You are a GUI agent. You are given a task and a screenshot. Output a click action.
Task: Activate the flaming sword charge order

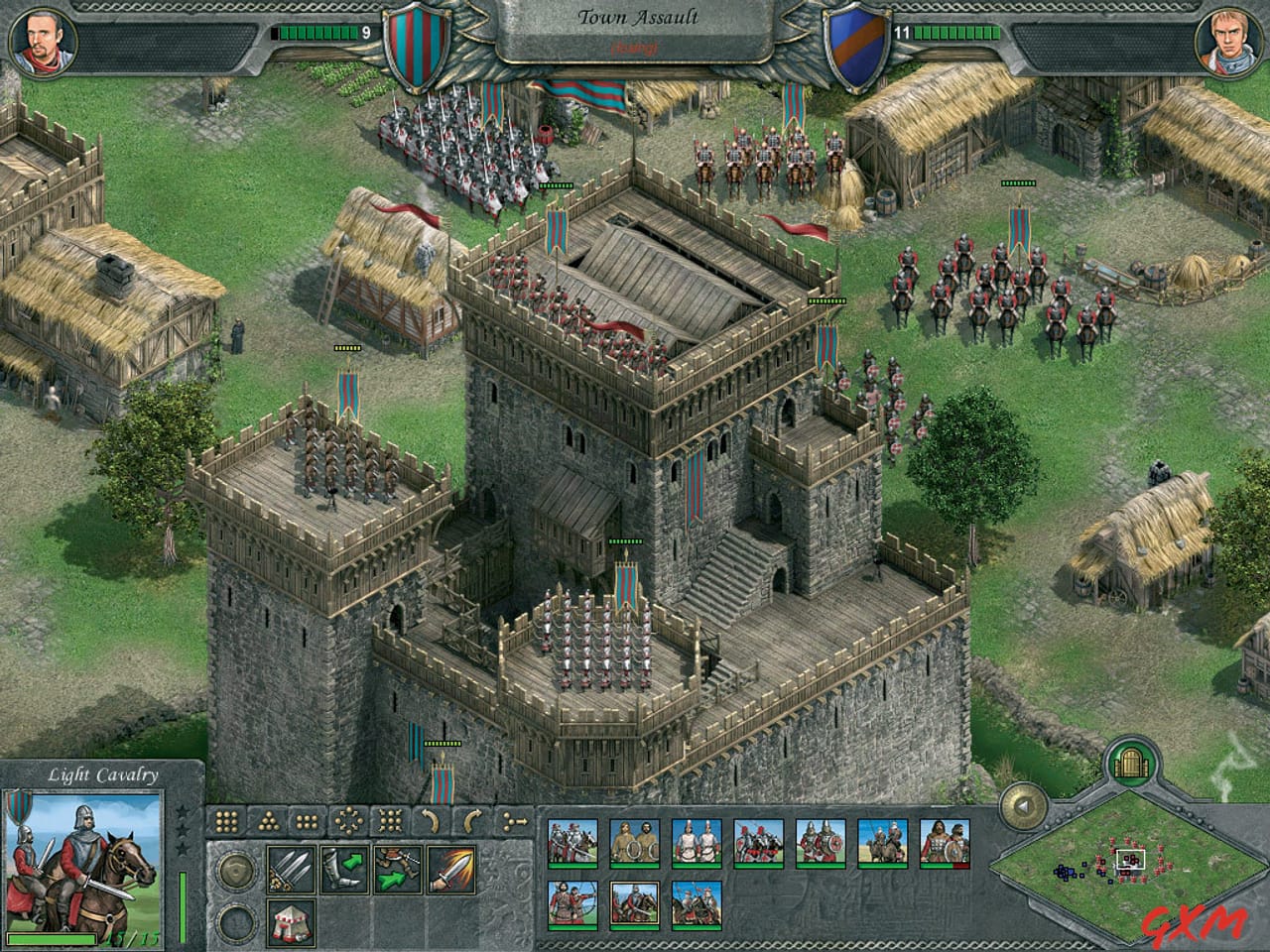coord(449,869)
